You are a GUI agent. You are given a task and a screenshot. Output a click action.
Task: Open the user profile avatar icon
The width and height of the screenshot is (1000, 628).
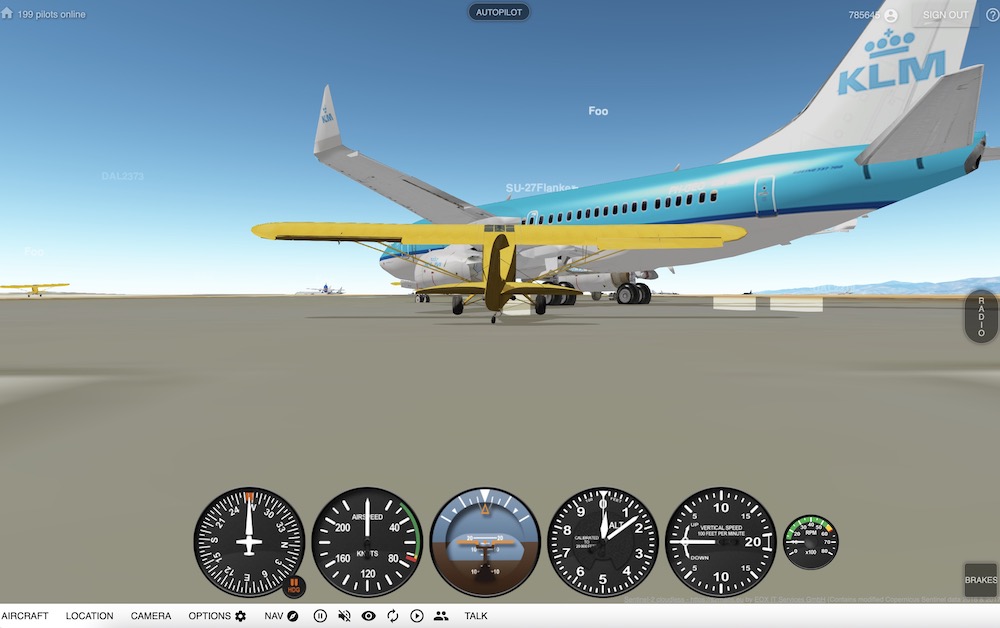[x=890, y=15]
